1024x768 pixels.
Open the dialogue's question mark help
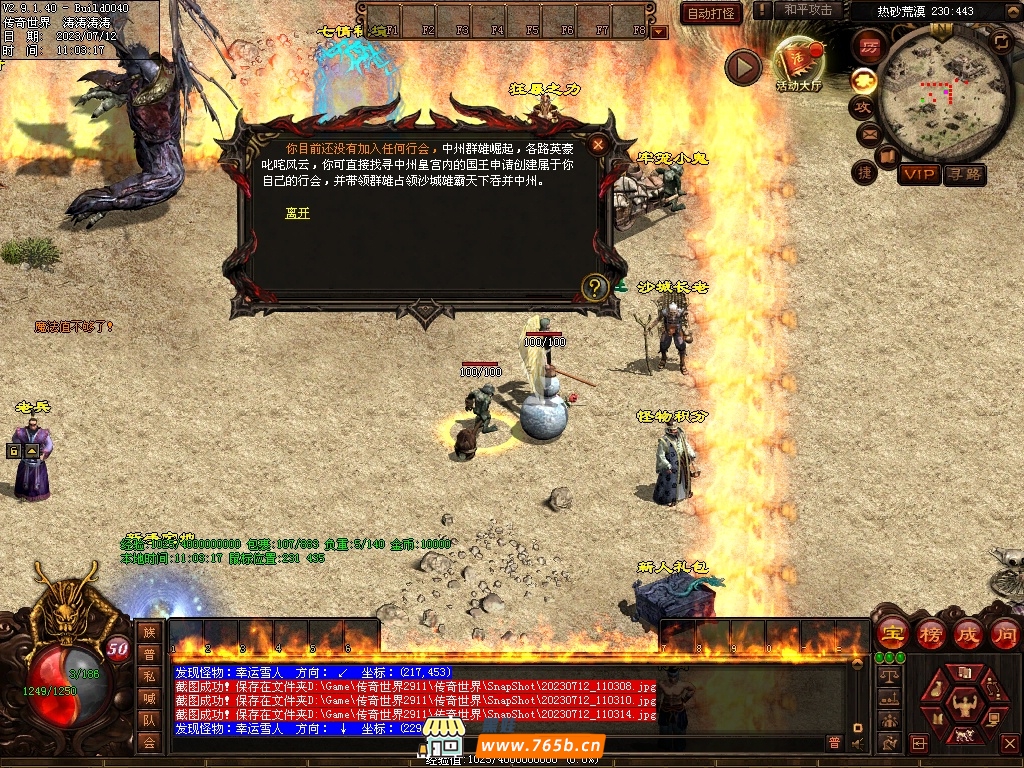pos(595,288)
